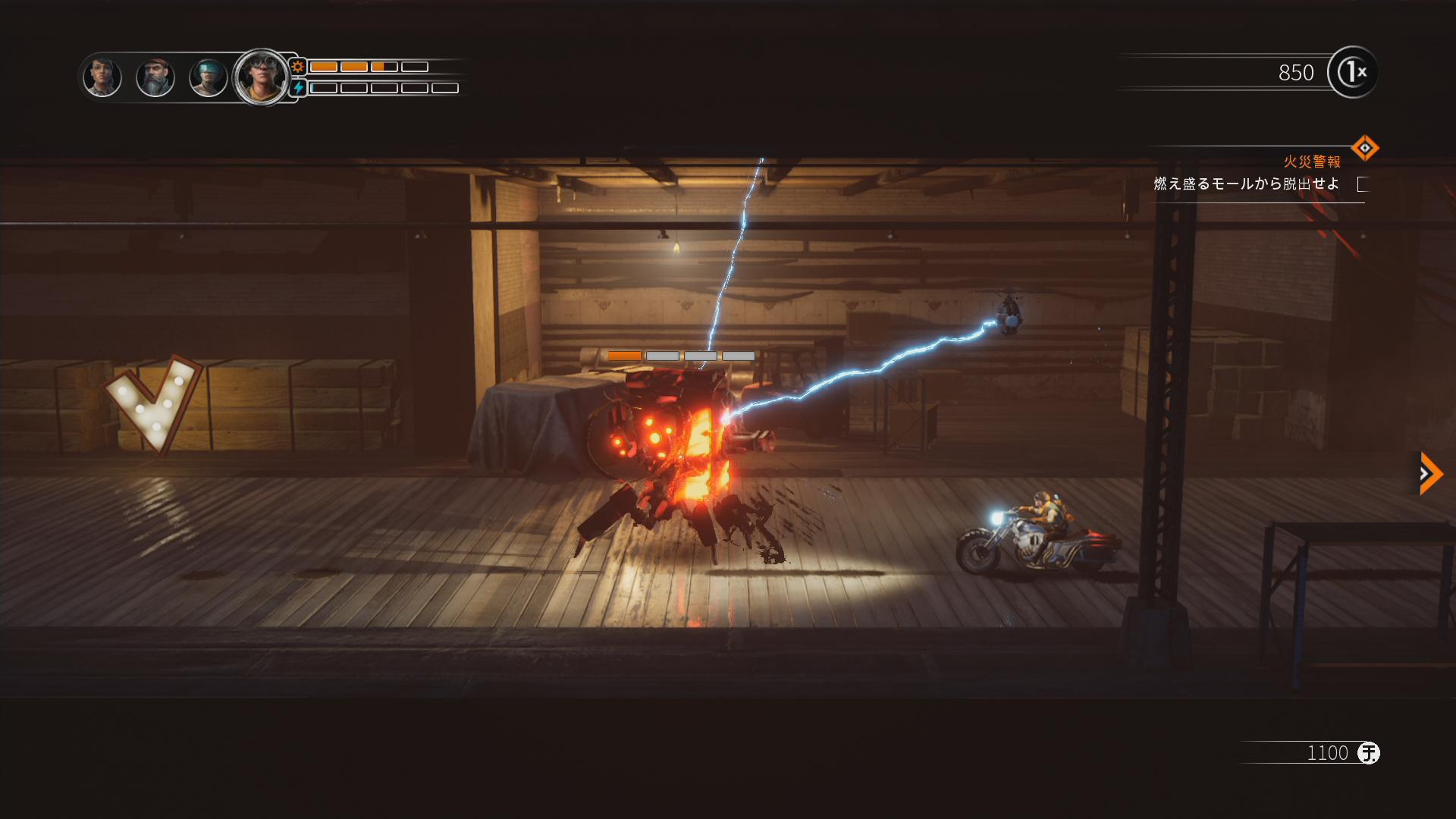Open the 火災警報 objective tracker

pyautogui.click(x=1311, y=162)
